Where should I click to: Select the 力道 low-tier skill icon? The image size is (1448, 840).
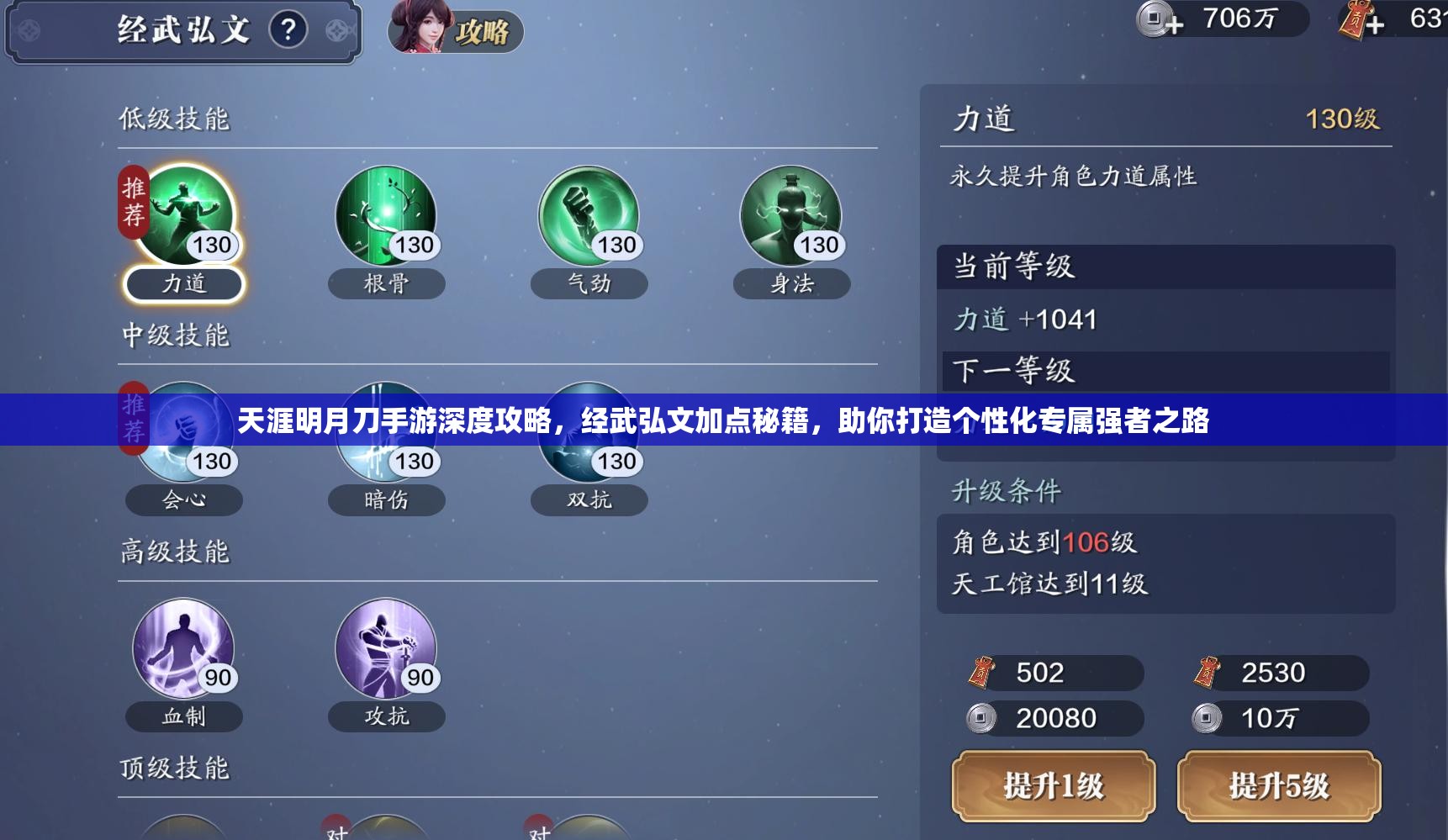(x=183, y=217)
